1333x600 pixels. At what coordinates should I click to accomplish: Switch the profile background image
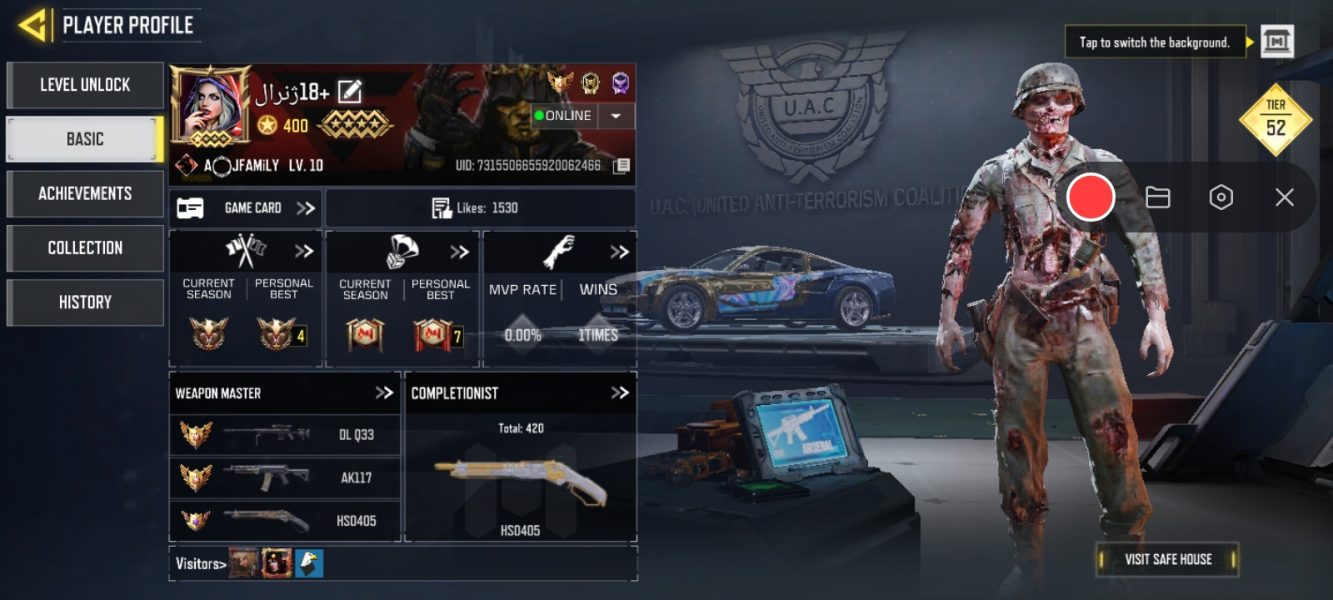[1277, 42]
